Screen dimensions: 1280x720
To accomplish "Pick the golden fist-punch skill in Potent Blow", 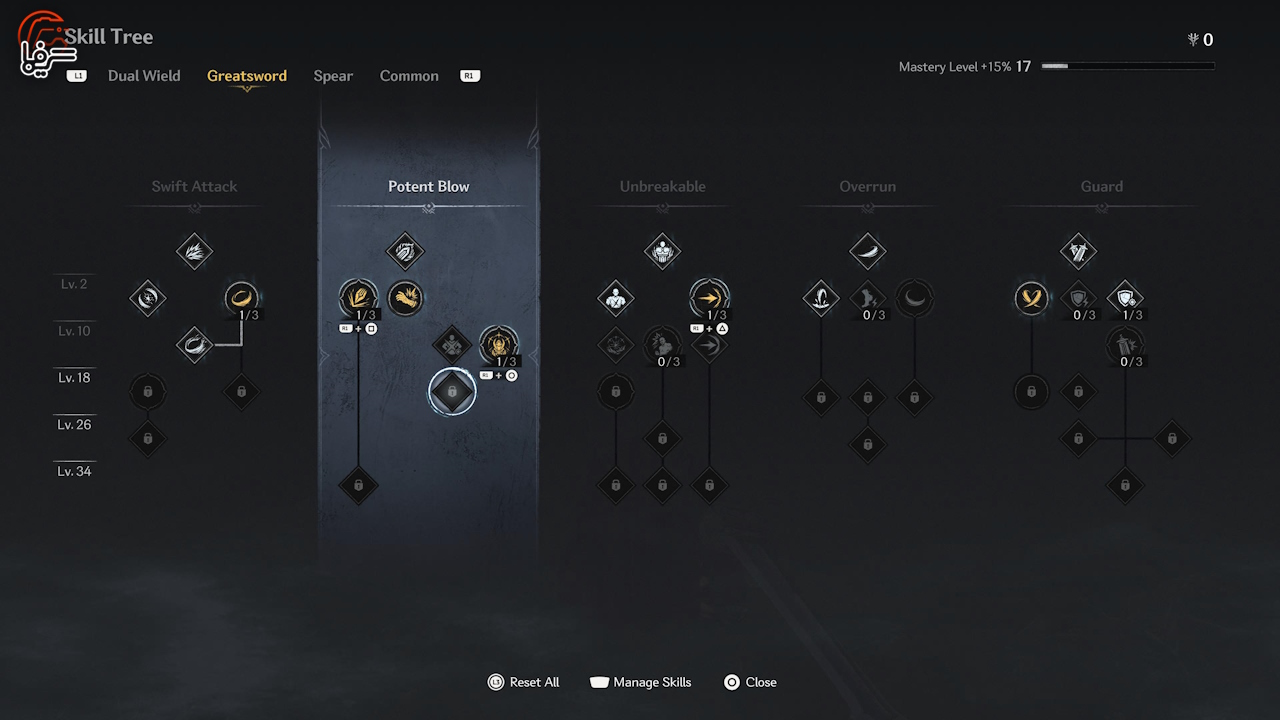I will [x=405, y=297].
